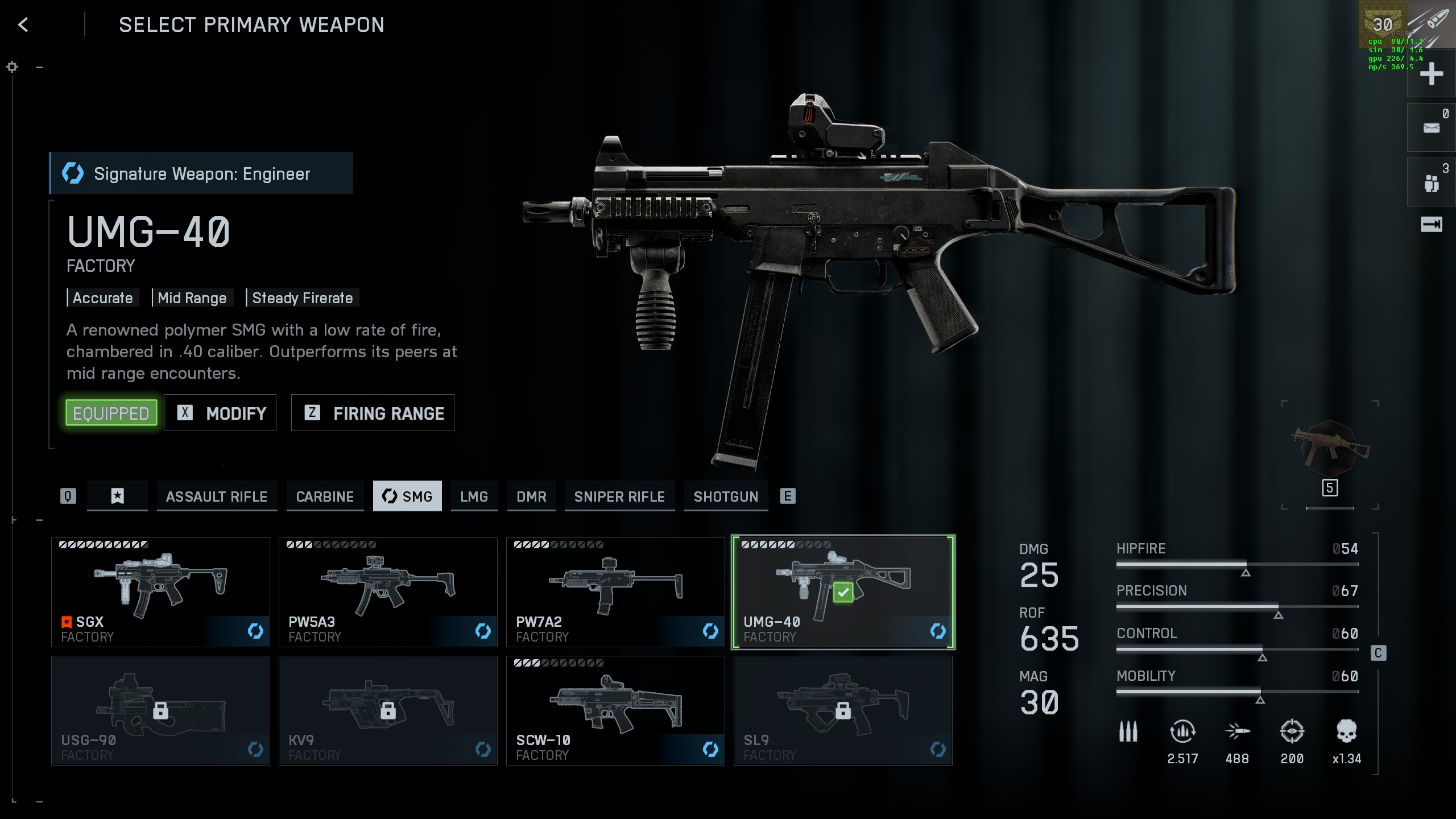Select the equipped UMG-40 tile
The image size is (1456, 819).
[843, 592]
